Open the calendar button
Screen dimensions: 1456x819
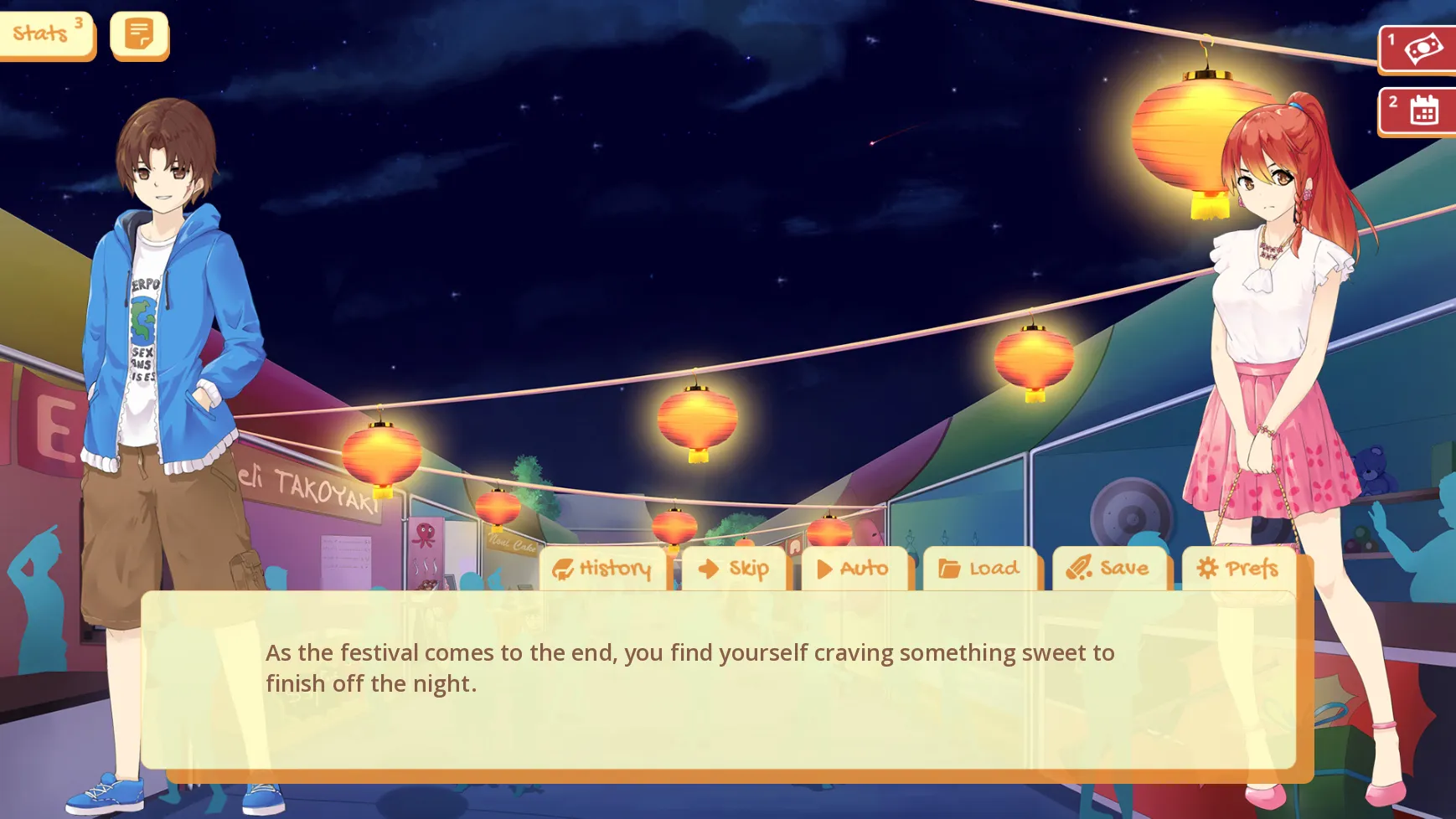coord(1418,110)
